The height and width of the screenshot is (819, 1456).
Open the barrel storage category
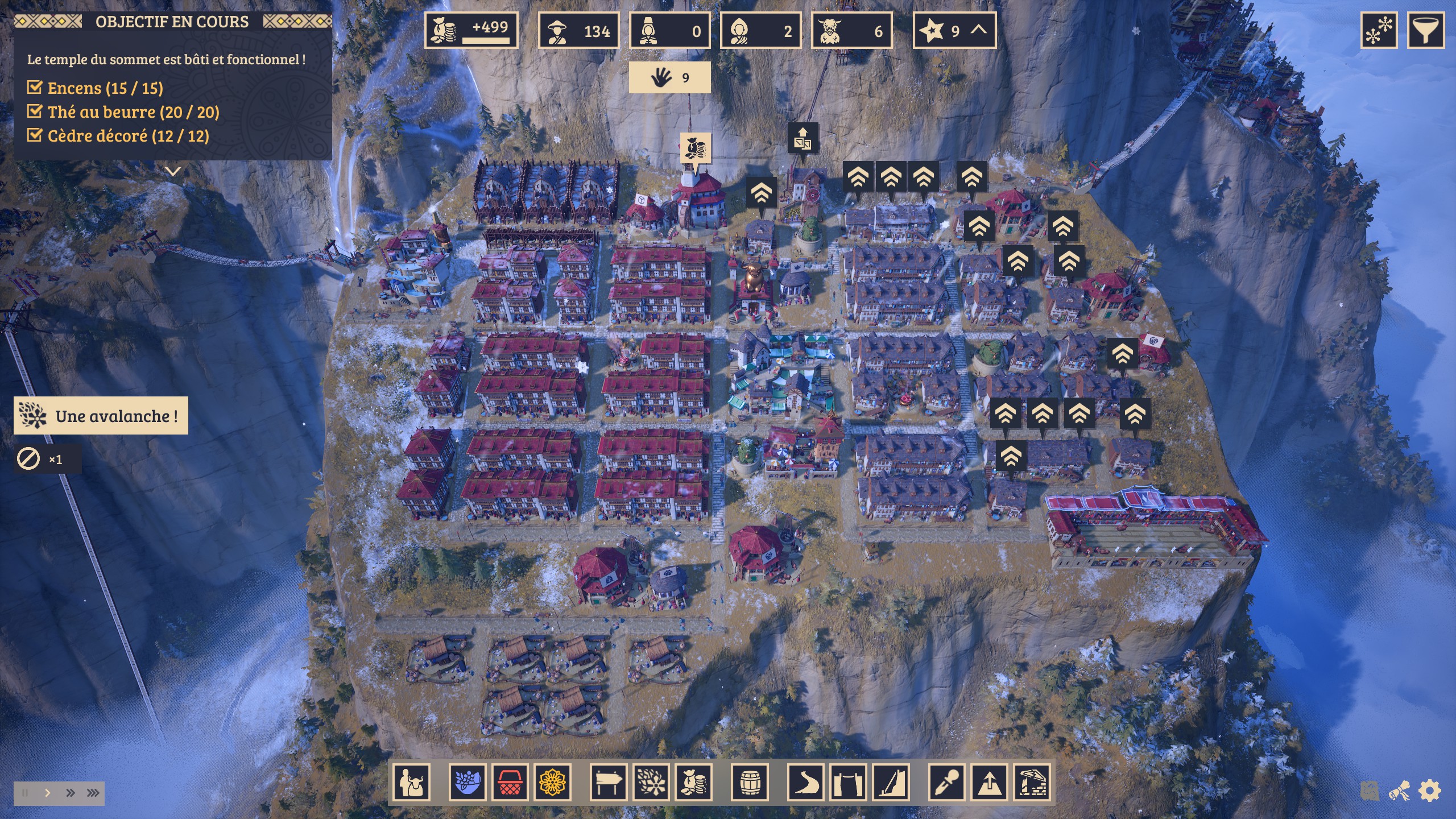750,783
